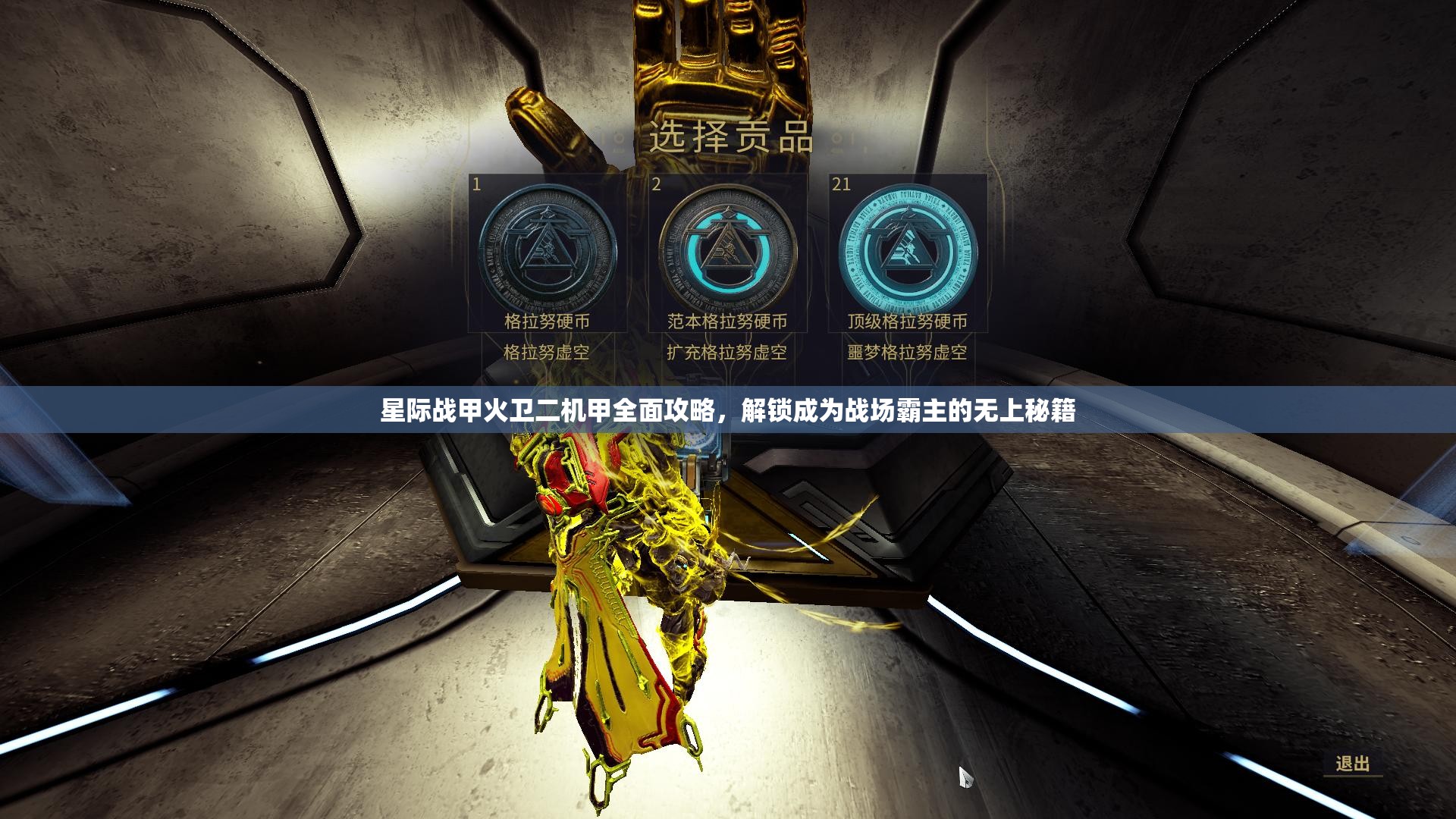Select the 扩充格拉努虚空 tribute option

tap(730, 351)
